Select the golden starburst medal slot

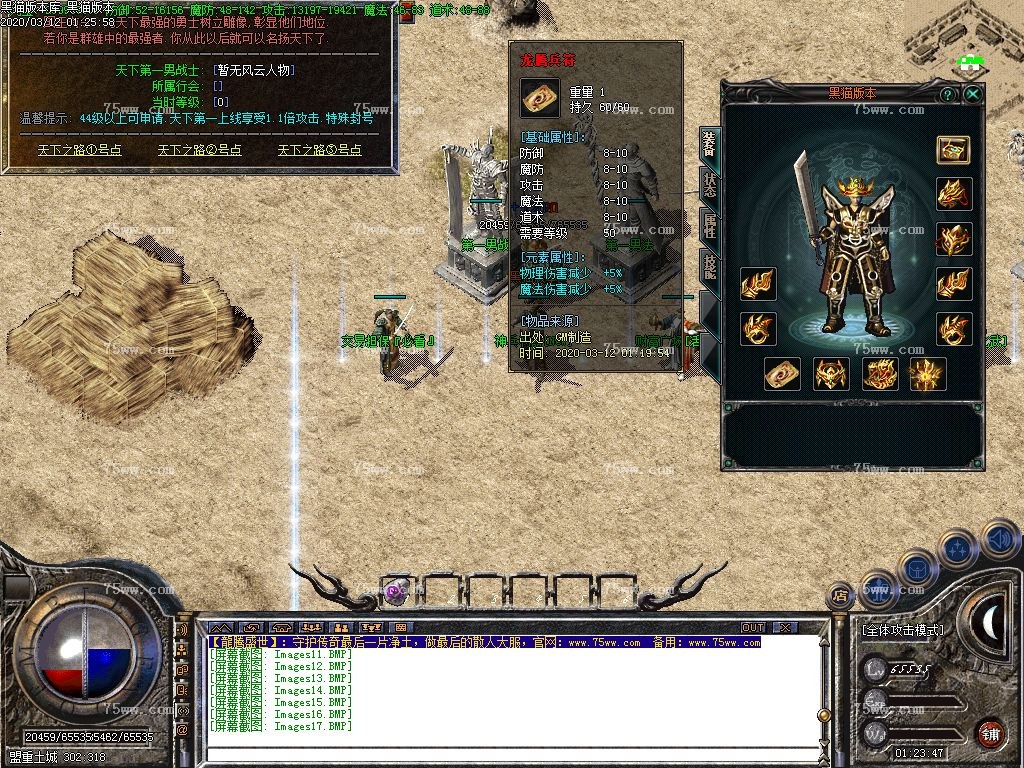pyautogui.click(x=927, y=374)
